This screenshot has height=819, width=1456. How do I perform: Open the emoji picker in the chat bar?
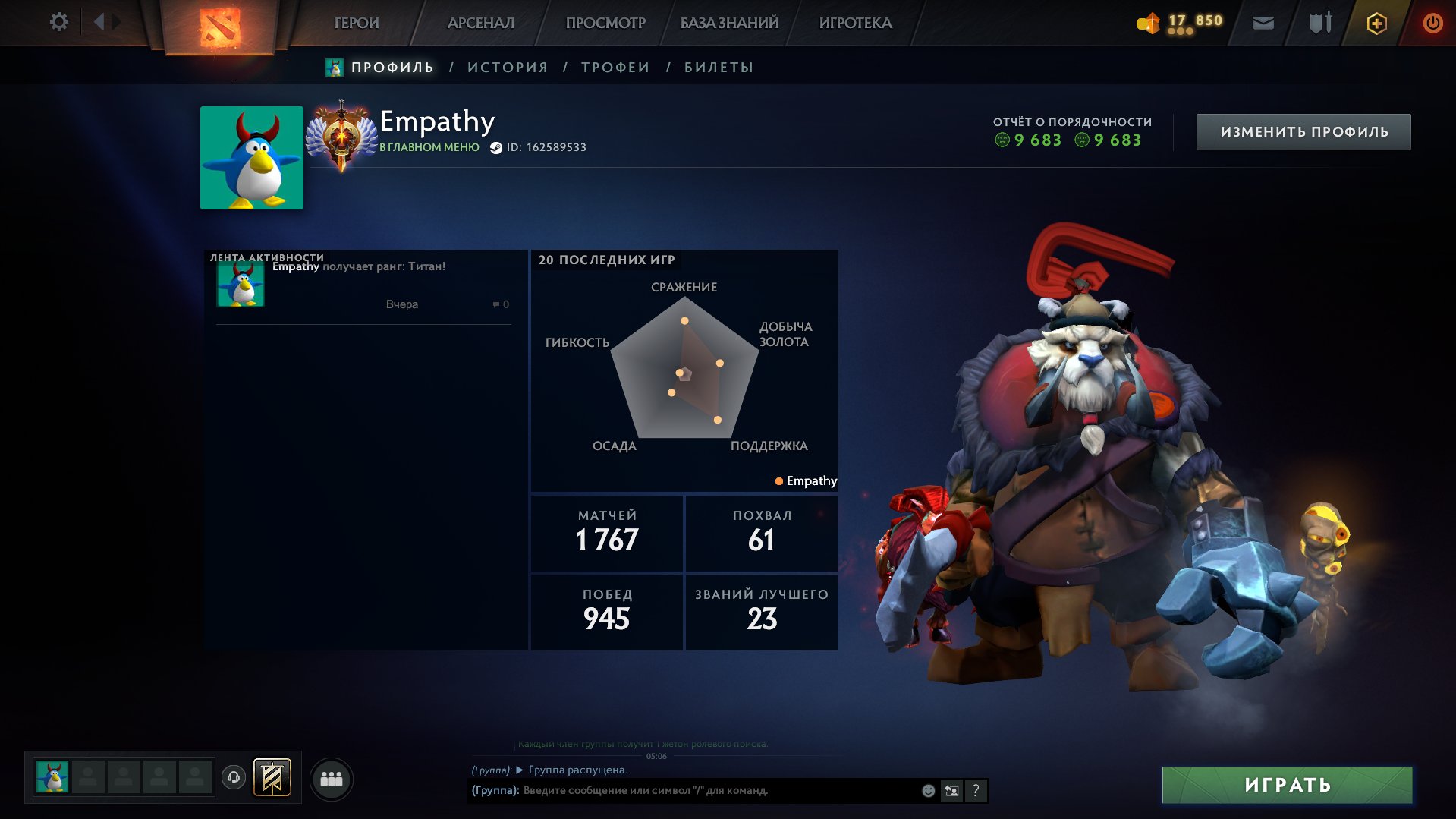coord(927,790)
